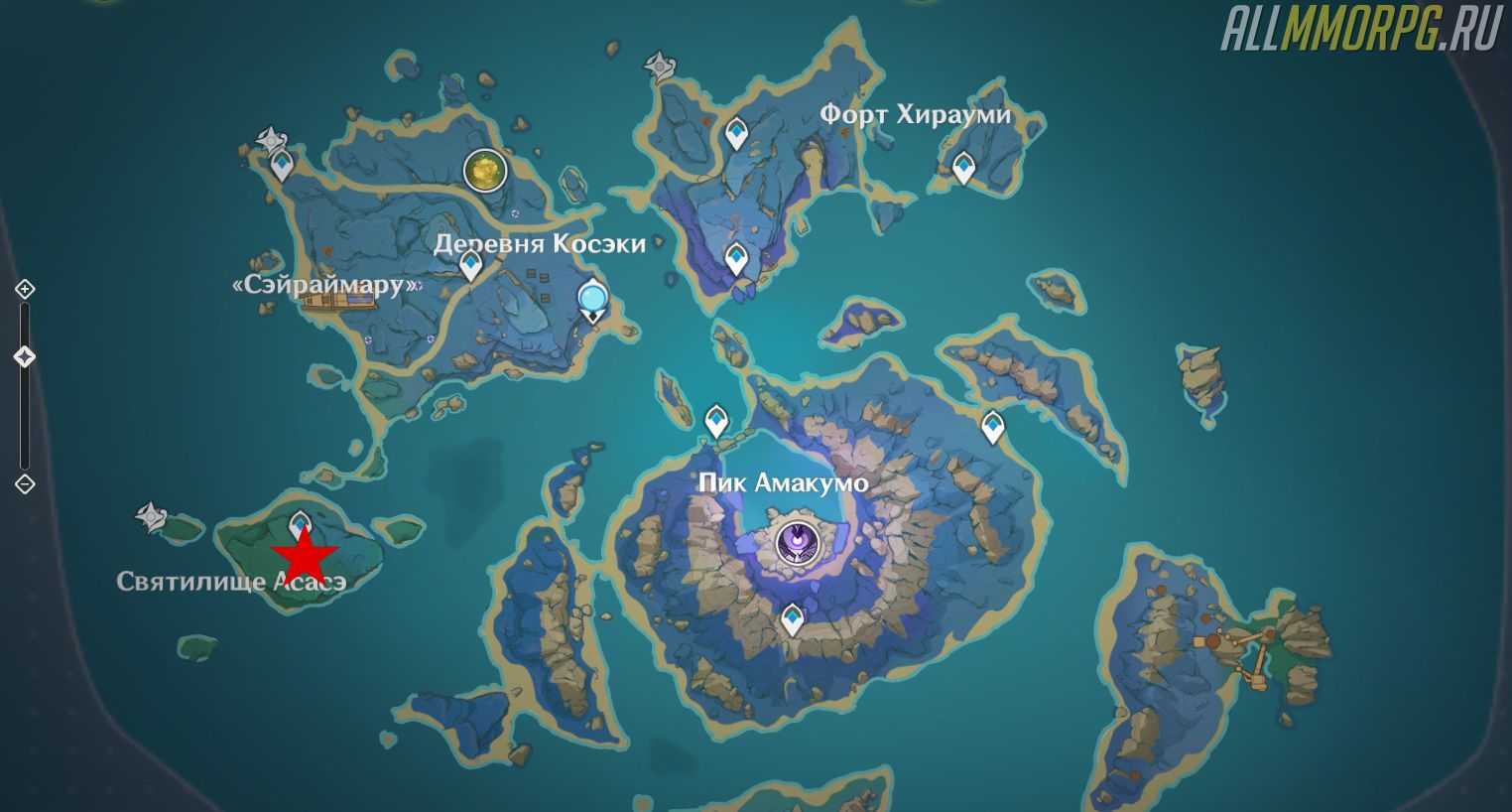The height and width of the screenshot is (812, 1512).
Task: Select the teleport waypoint at Деревня Косэки
Action: point(470,264)
